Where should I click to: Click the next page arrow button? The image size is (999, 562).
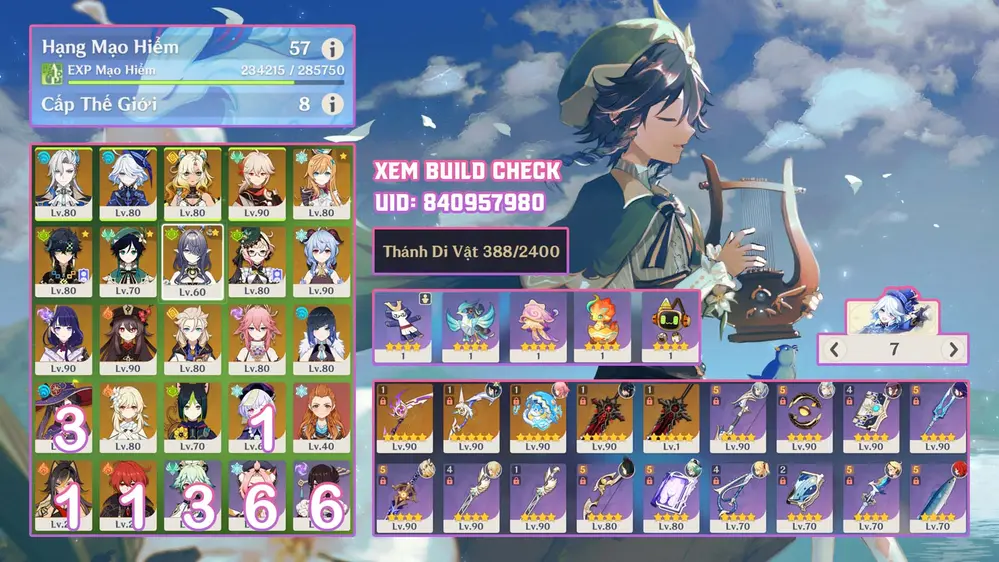click(x=953, y=349)
